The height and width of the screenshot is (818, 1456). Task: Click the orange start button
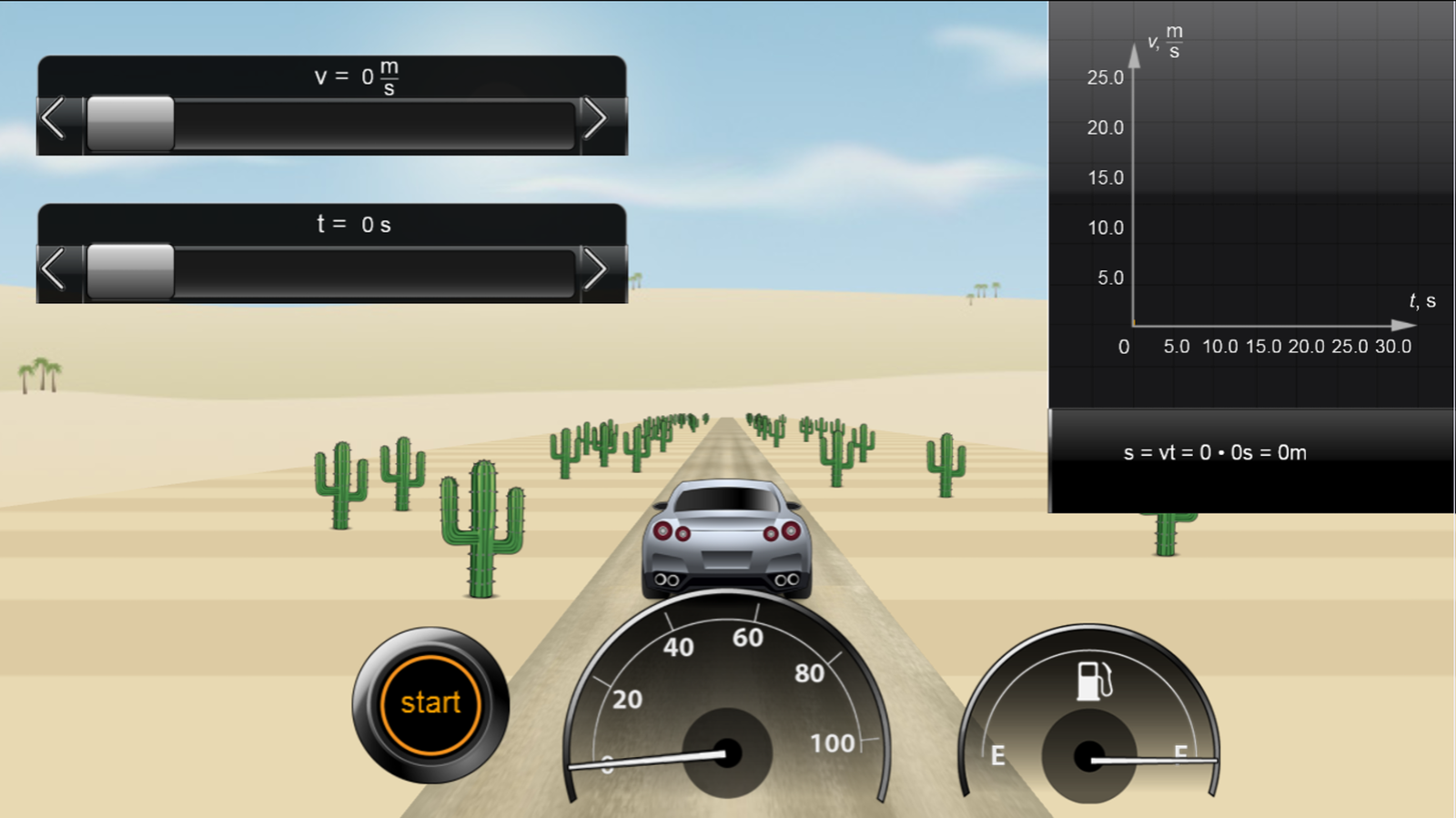tap(430, 704)
